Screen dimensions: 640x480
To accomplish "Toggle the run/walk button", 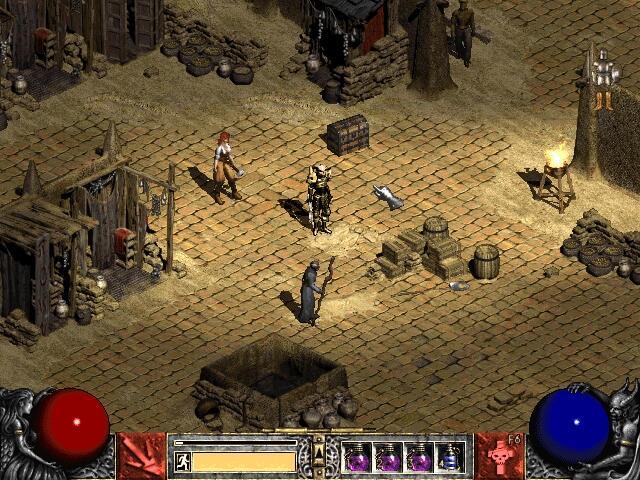I will (182, 461).
